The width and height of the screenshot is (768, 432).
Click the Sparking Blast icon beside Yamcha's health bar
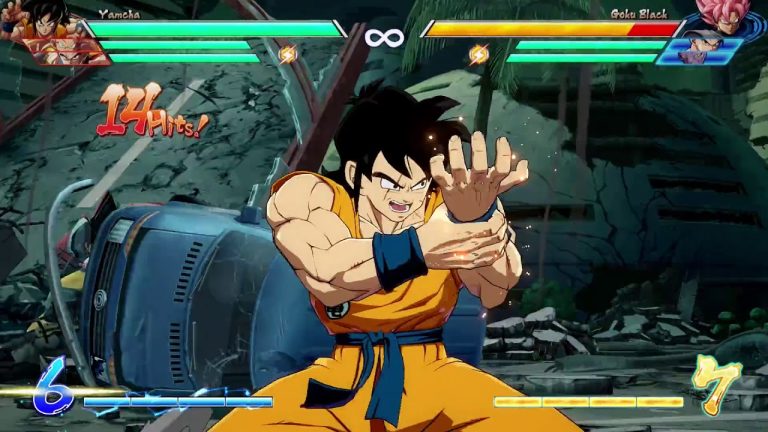pos(287,54)
